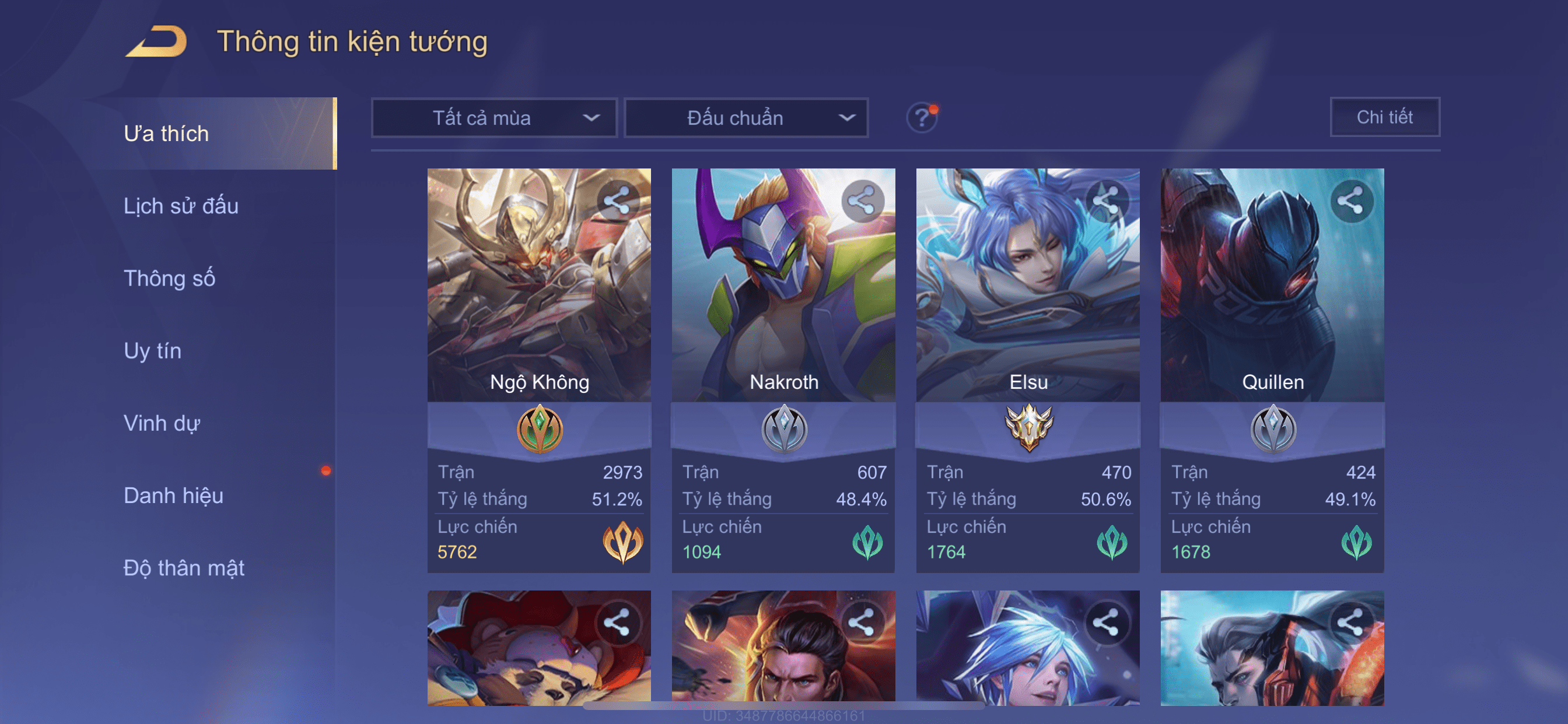Viewport: 1568px width, 724px height.
Task: View the Độ thân mật tab
Action: (x=184, y=568)
